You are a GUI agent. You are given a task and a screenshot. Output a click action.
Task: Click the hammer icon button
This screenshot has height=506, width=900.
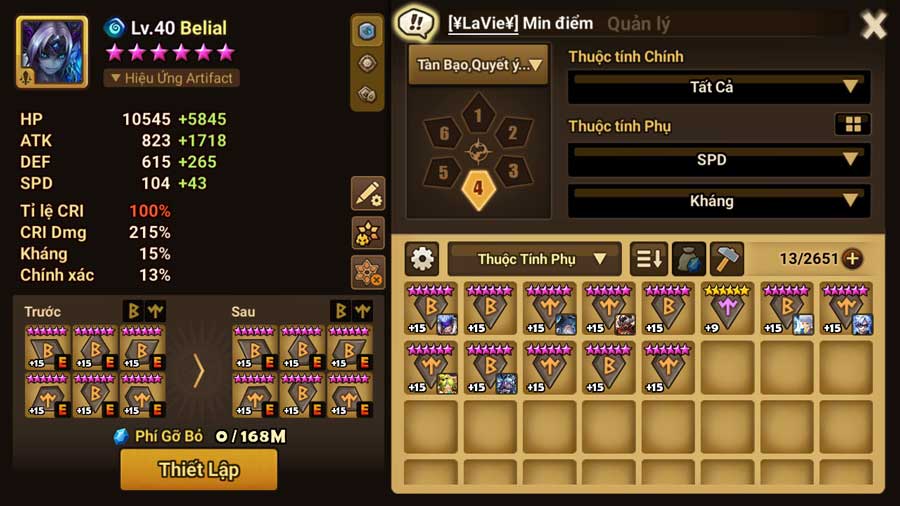tap(726, 259)
